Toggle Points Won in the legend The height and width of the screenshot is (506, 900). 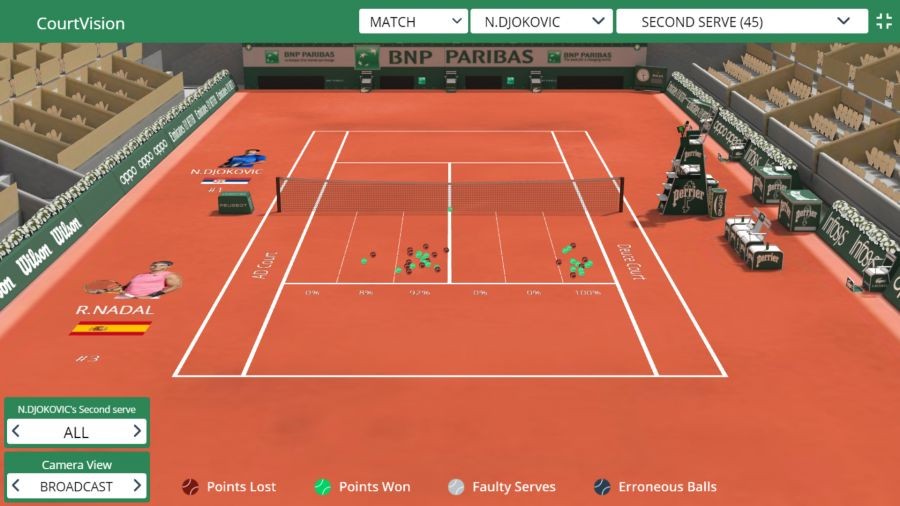click(x=362, y=487)
